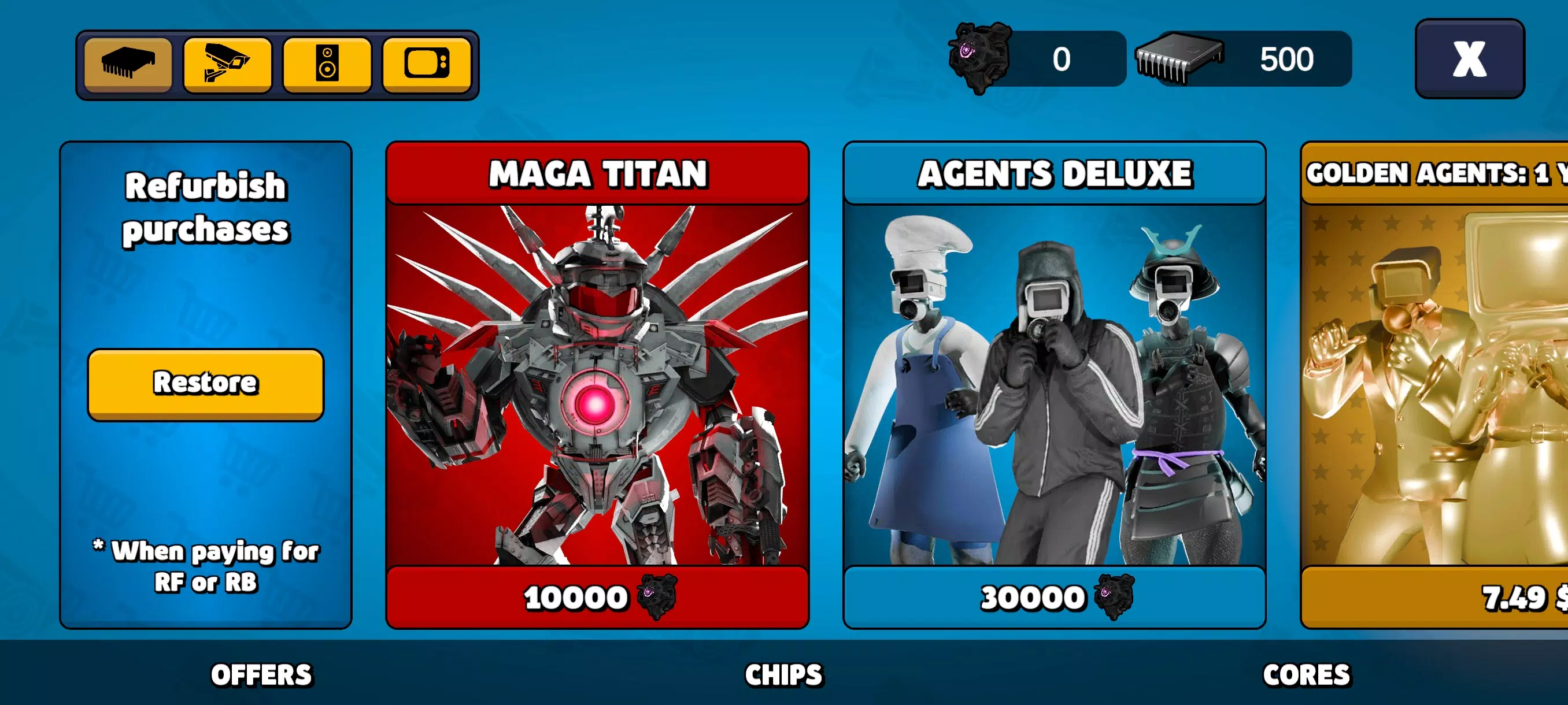Open the speaker category
1568x705 pixels.
pos(327,65)
